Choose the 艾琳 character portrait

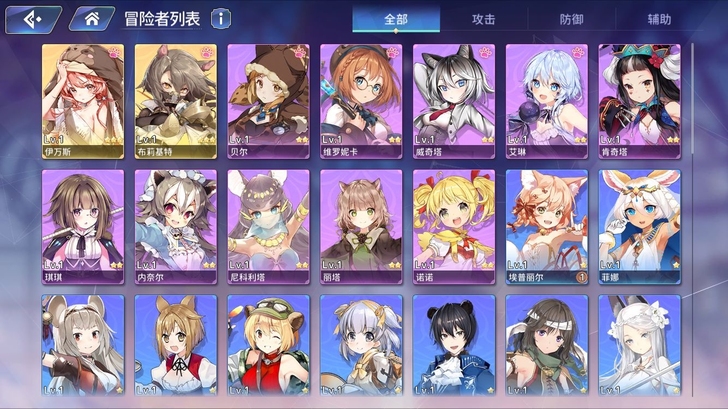click(546, 100)
